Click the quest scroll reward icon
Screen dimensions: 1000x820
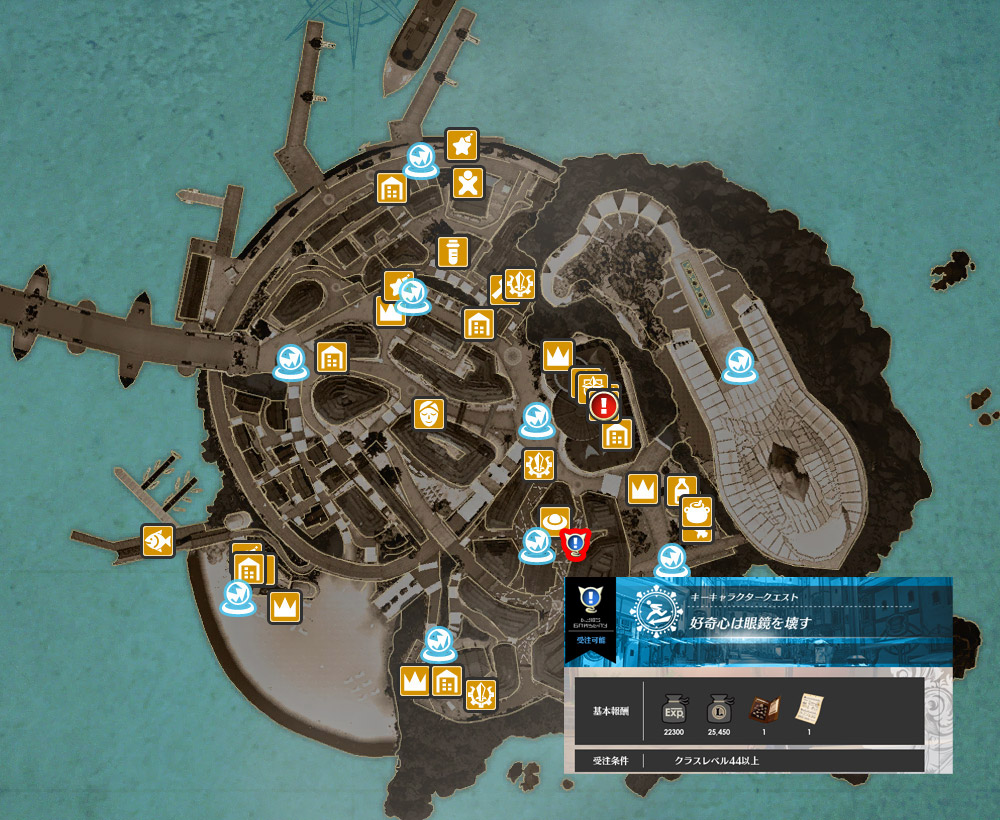[x=808, y=709]
